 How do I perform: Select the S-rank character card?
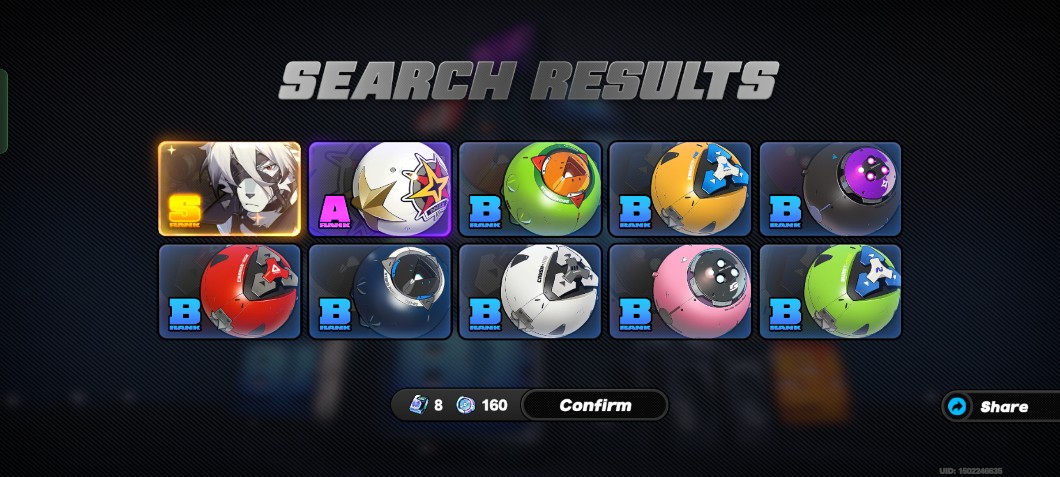coord(229,189)
